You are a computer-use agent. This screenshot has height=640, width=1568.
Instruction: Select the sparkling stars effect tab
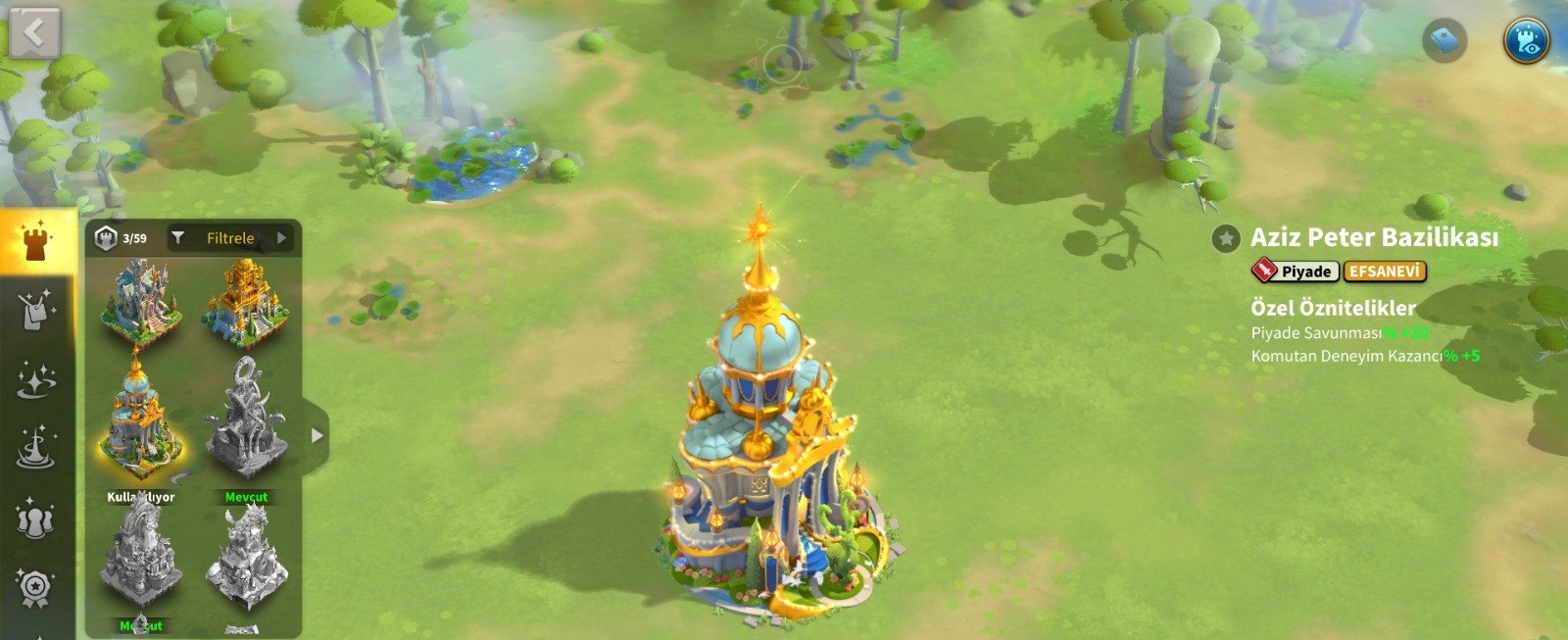pos(36,380)
